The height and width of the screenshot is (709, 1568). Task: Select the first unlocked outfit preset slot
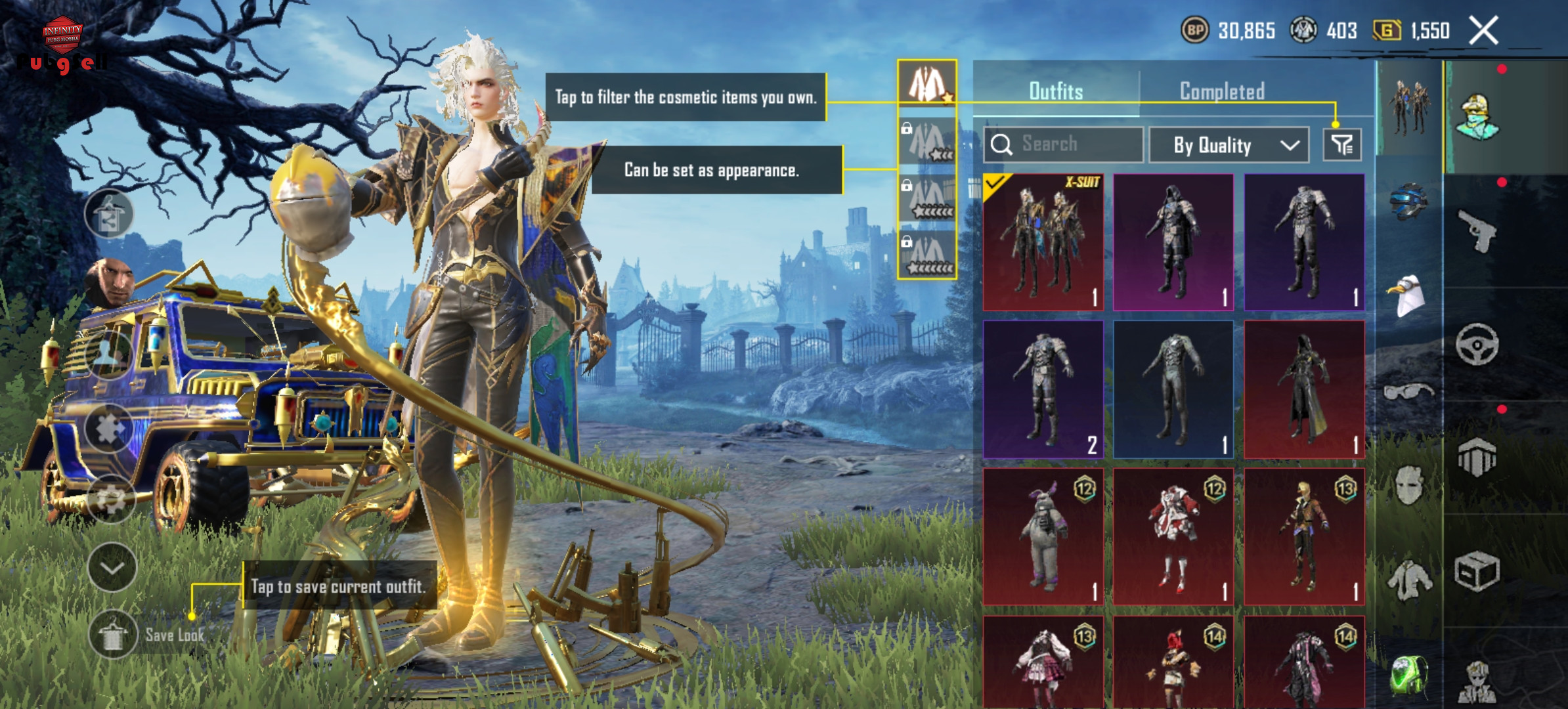(927, 83)
